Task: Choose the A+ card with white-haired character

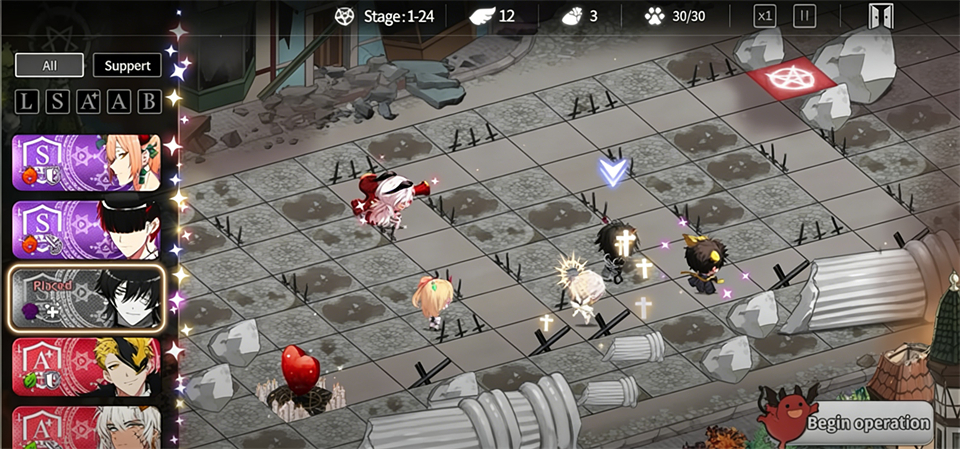Action: 86,428
